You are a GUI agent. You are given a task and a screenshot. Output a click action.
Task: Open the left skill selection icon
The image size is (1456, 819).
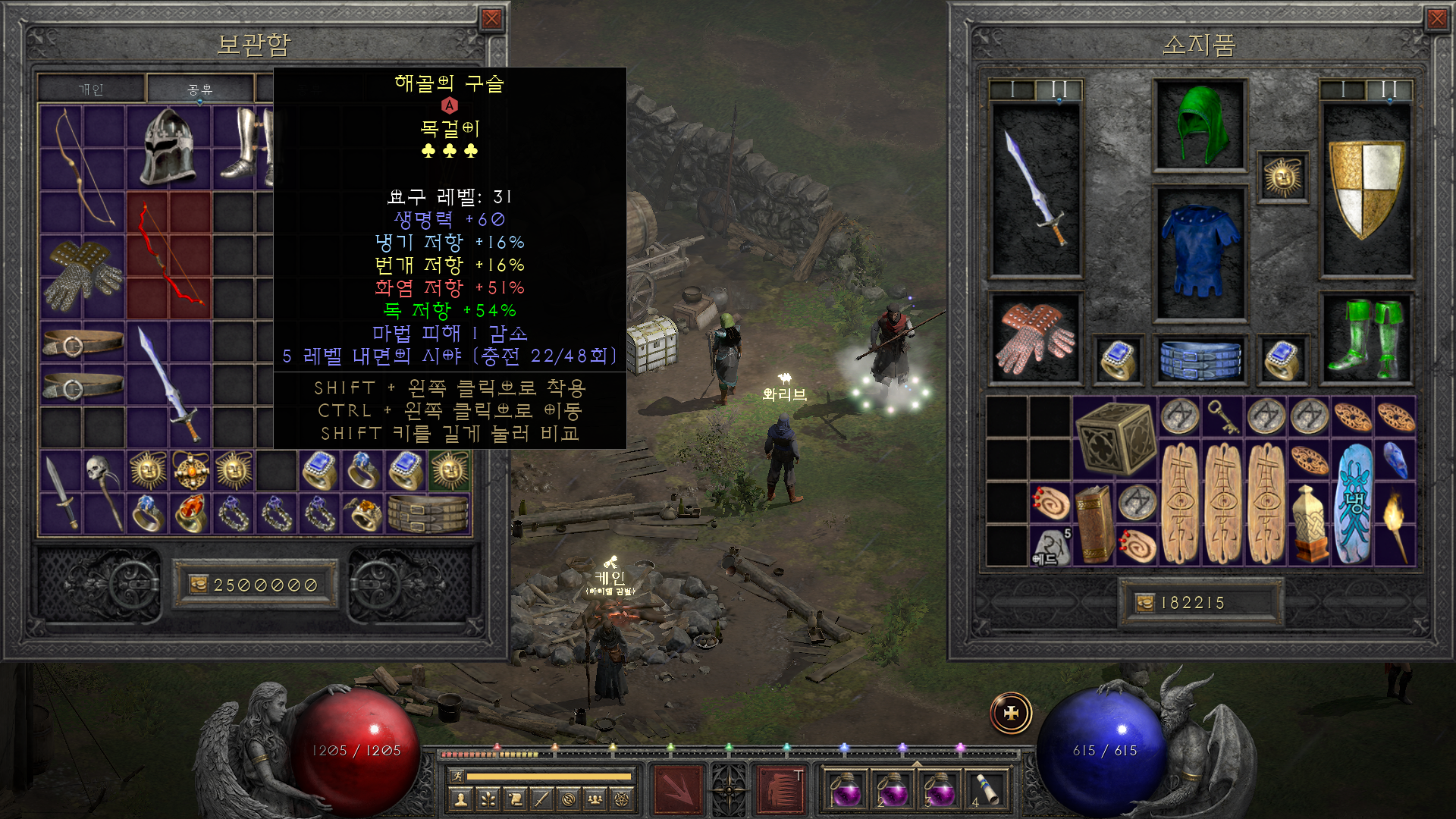(678, 789)
